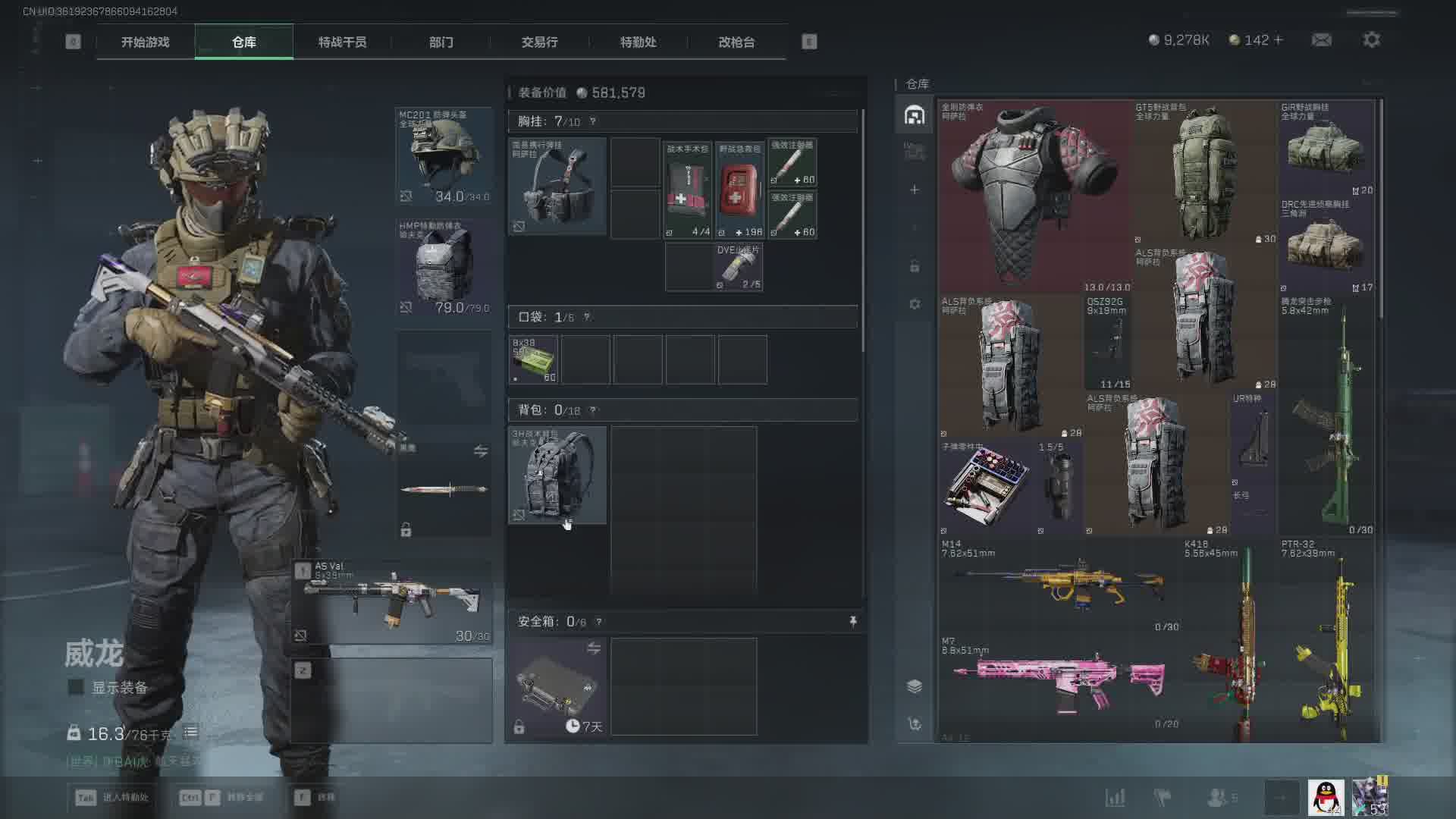Viewport: 1456px width, 819px height.
Task: Open the 改枪台 tab
Action: (736, 42)
